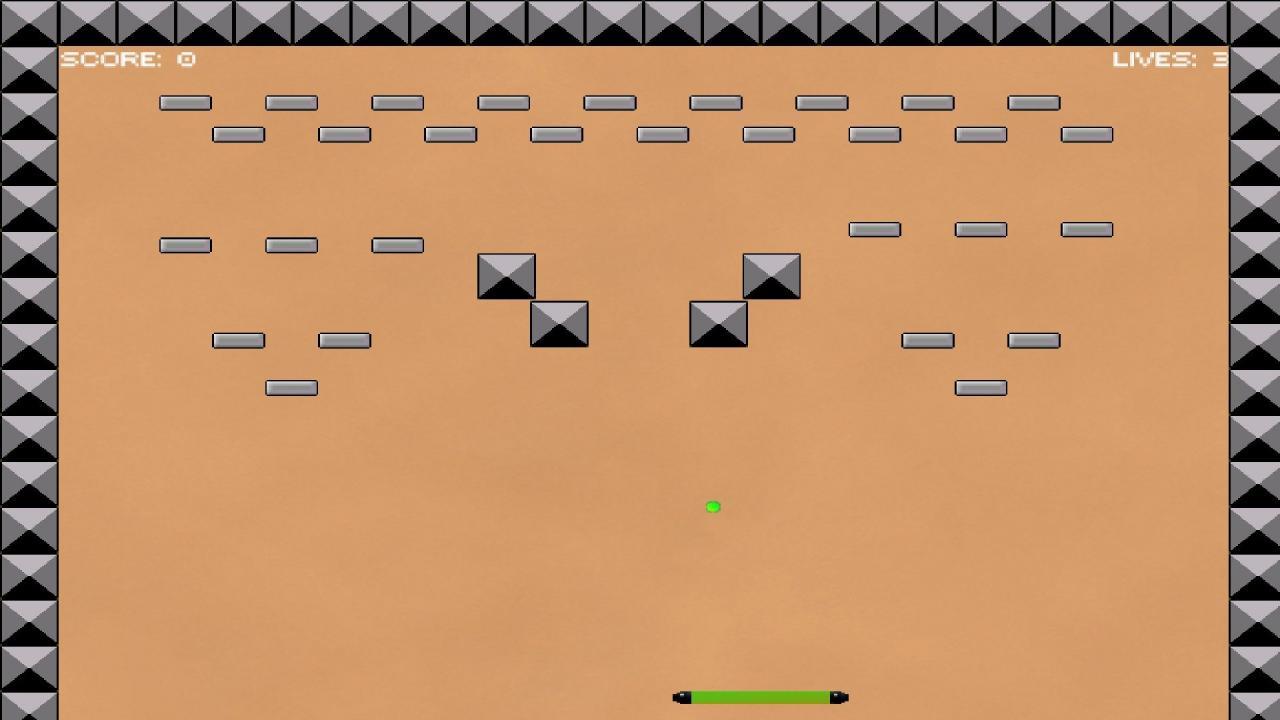The height and width of the screenshot is (720, 1280).
Task: Click the left end cap of the paddle
Action: click(681, 697)
